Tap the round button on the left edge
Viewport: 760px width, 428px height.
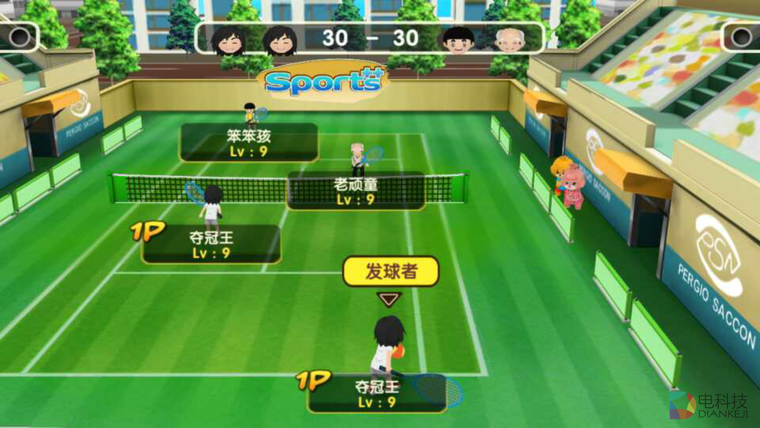18,37
